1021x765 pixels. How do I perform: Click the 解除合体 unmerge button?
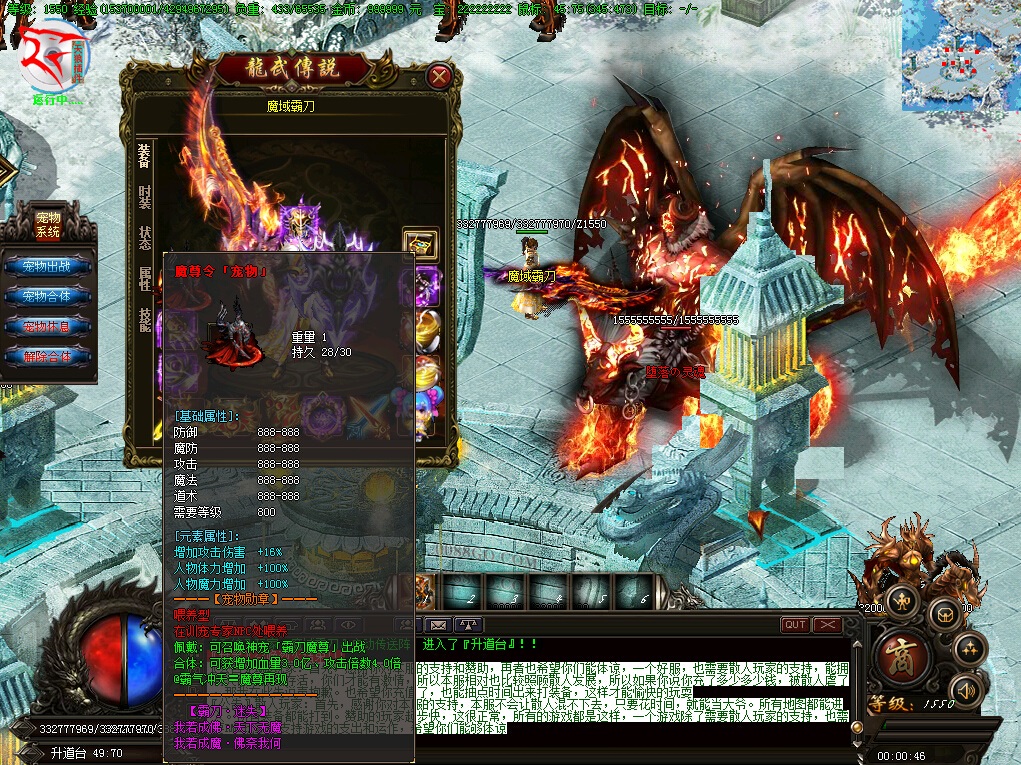pos(48,356)
